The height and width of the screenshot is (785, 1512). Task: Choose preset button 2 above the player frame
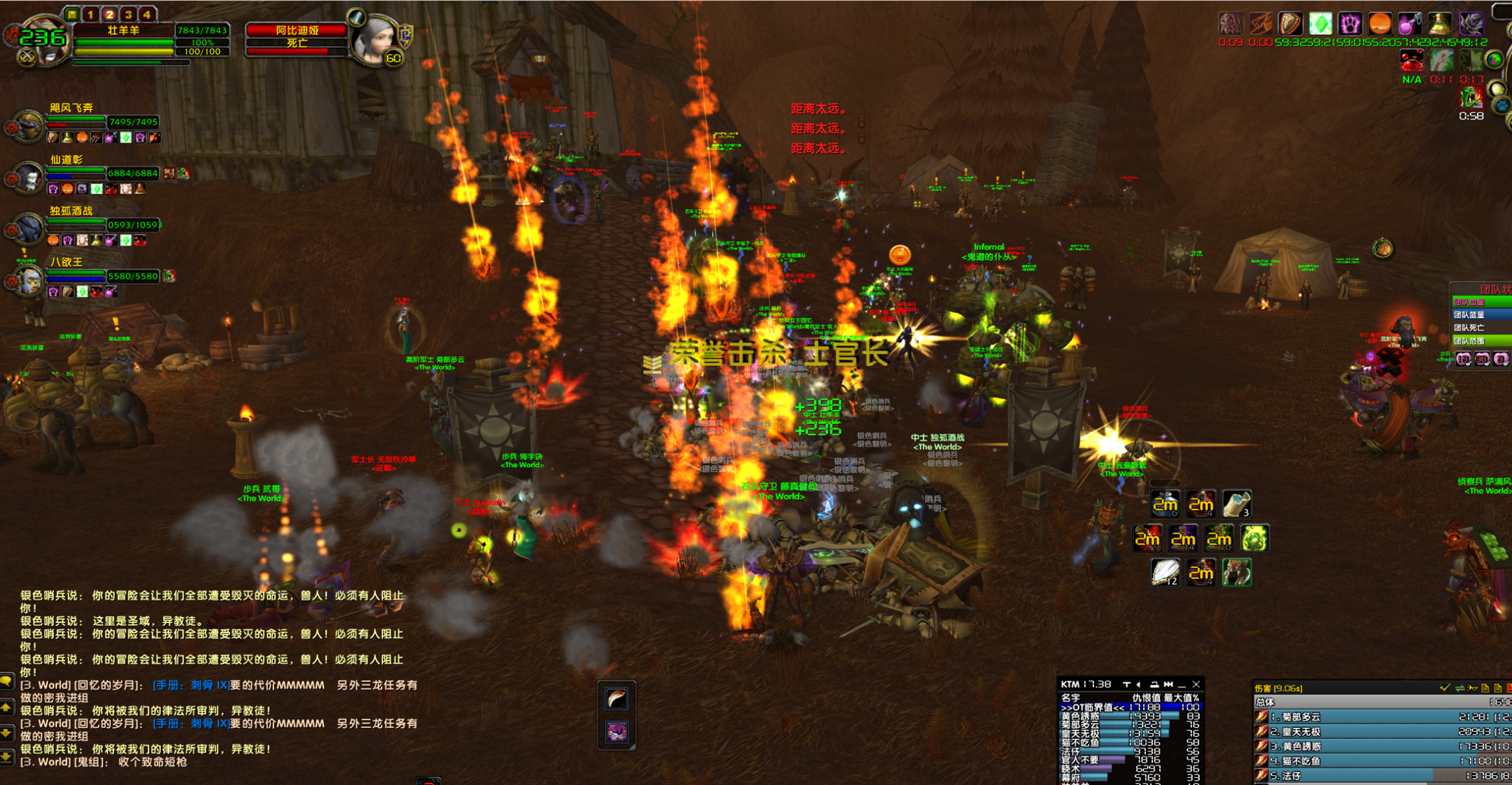[110, 14]
